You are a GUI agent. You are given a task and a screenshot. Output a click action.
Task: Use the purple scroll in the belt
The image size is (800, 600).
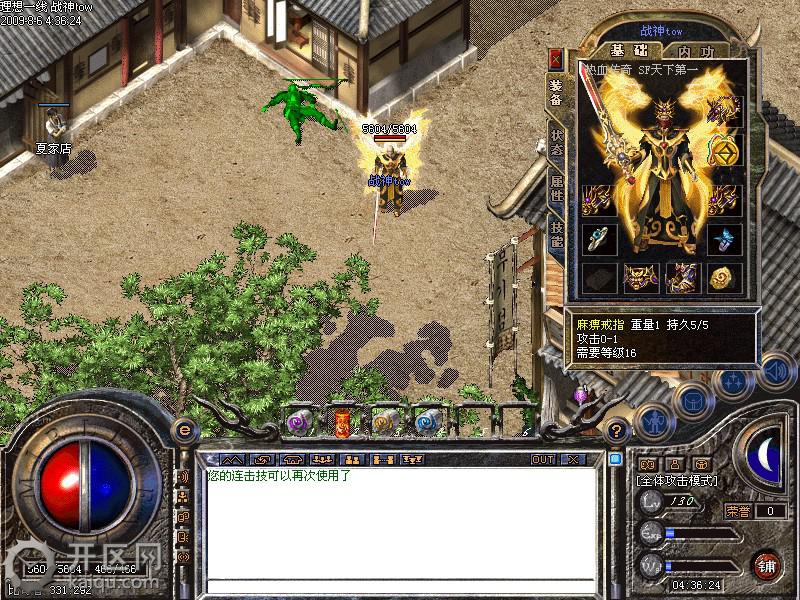coord(298,423)
